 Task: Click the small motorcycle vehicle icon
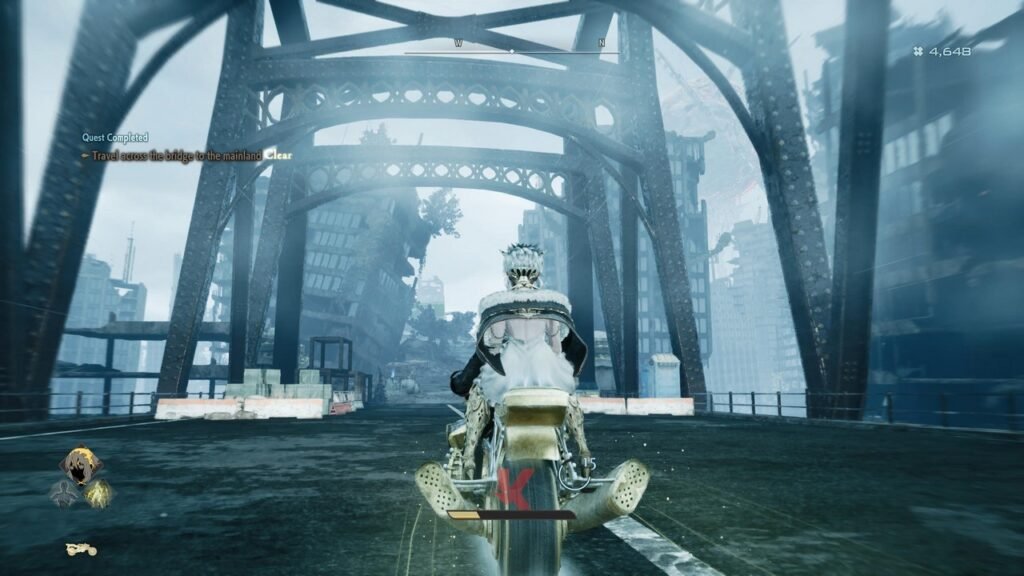80,548
